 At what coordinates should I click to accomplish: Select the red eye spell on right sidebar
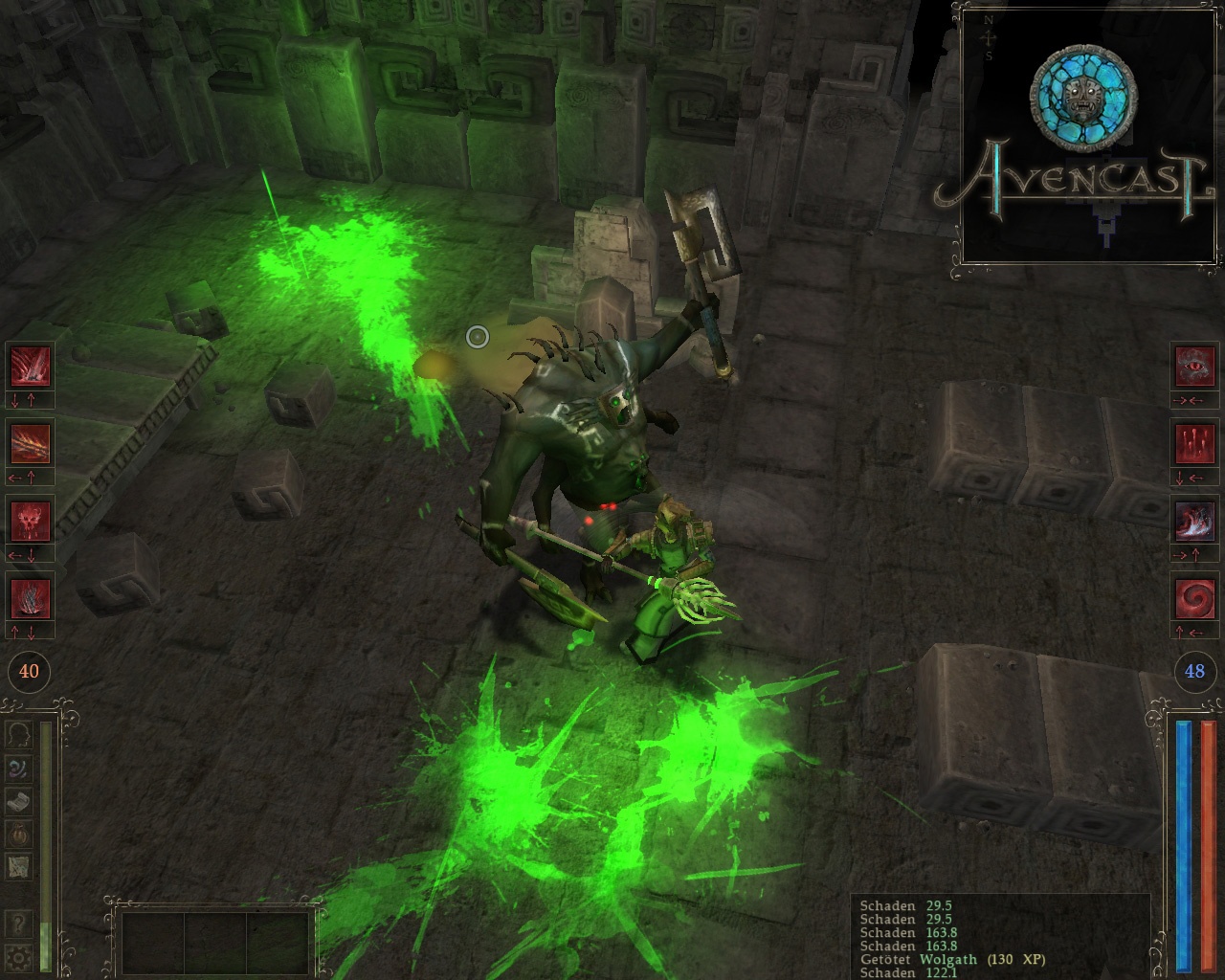(x=1196, y=368)
